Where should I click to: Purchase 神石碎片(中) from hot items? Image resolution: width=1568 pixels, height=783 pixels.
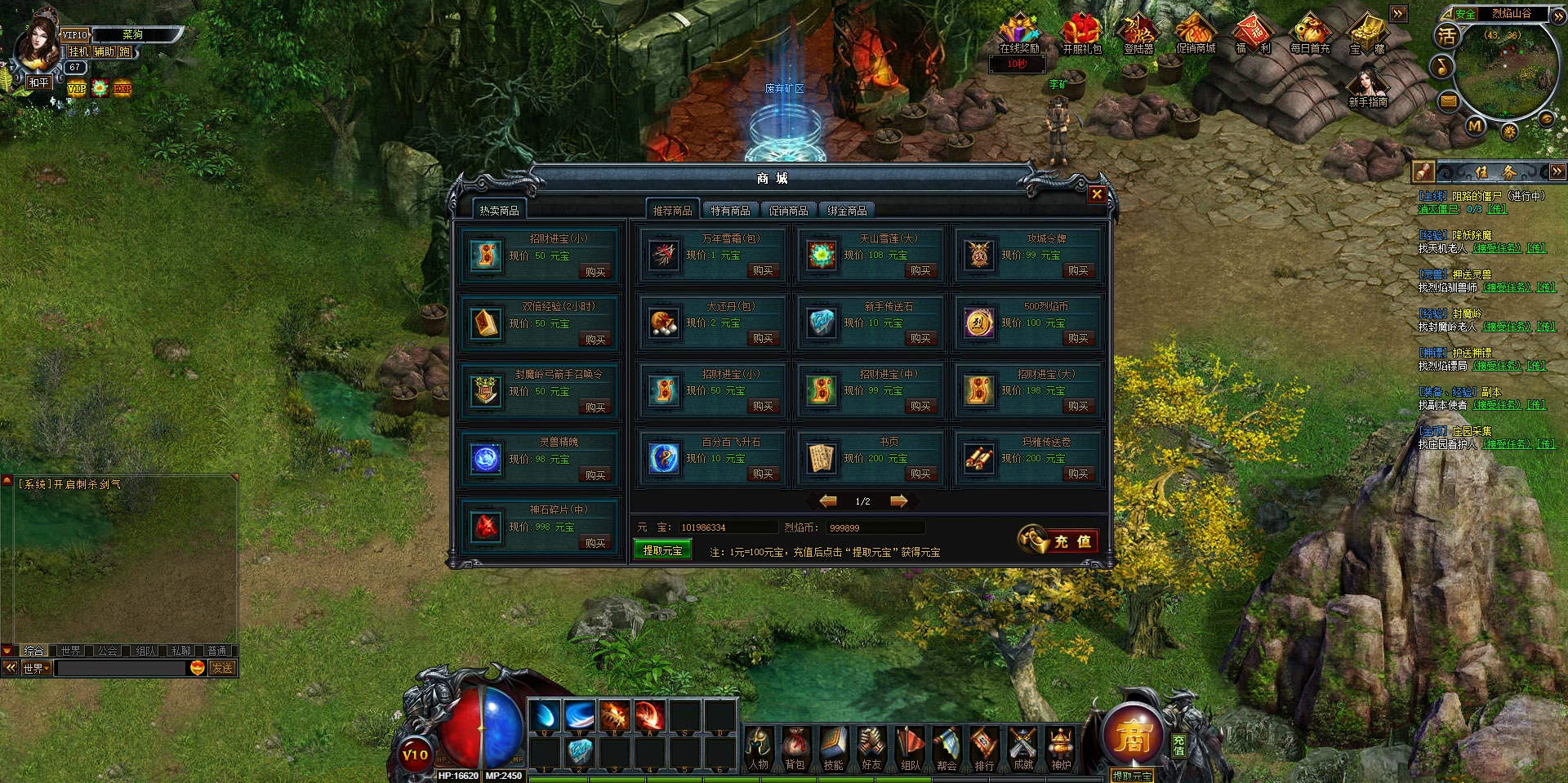pyautogui.click(x=595, y=543)
